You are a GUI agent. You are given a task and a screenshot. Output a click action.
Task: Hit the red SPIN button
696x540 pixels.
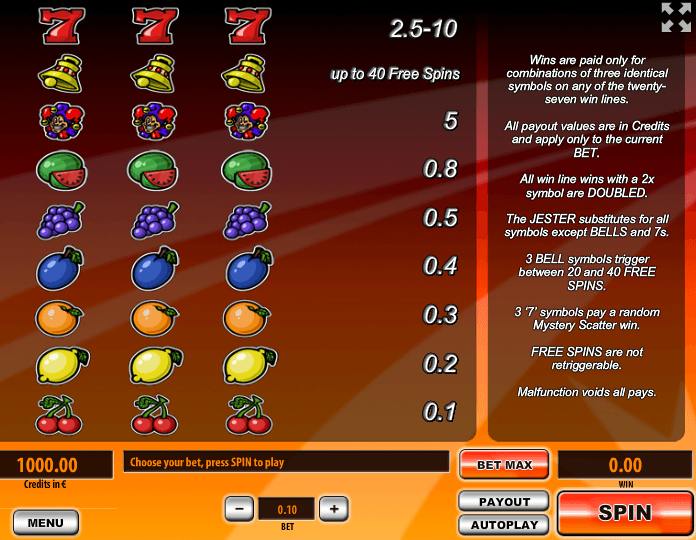click(624, 513)
